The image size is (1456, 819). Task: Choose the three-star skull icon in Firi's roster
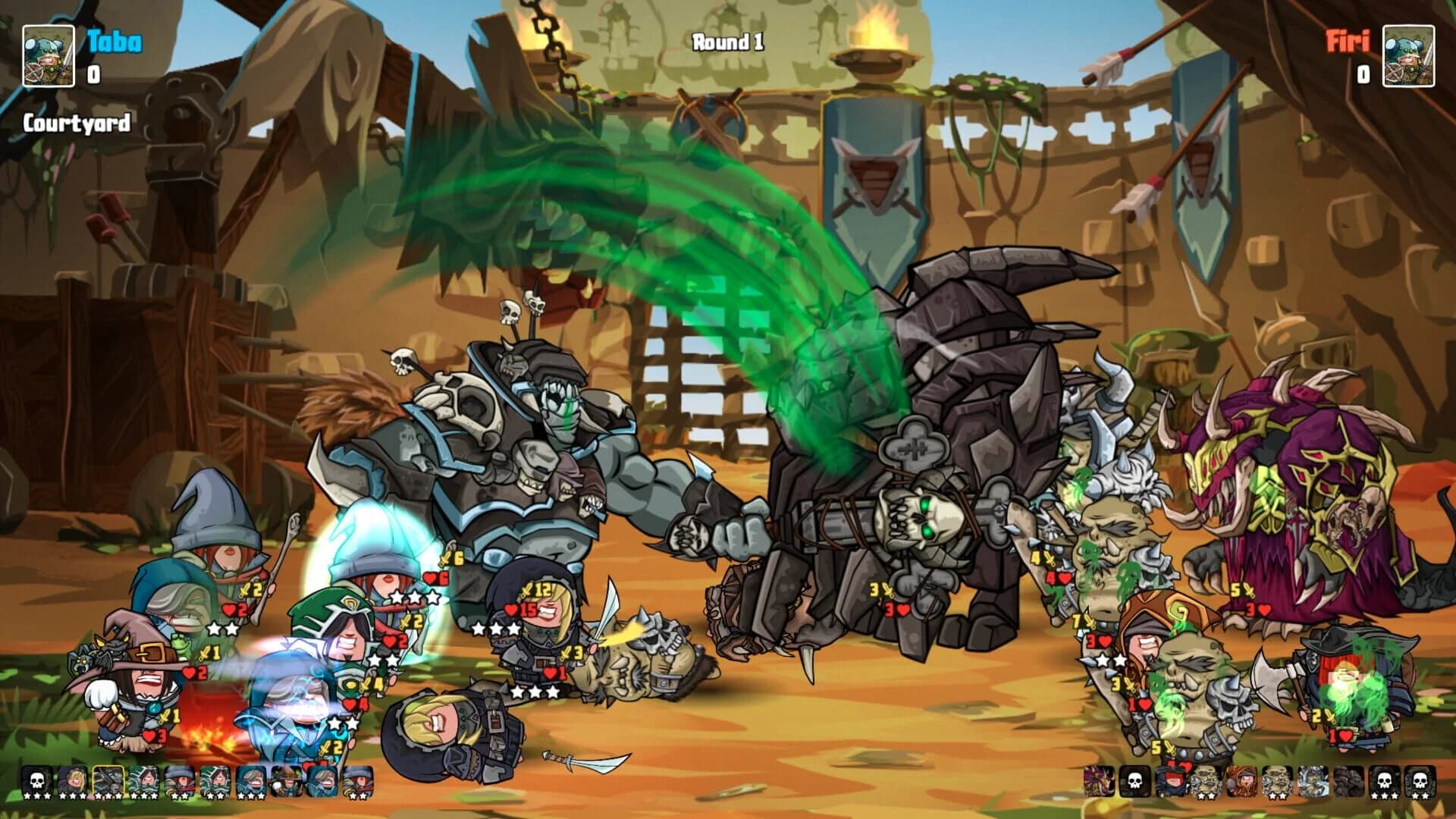[x=1384, y=781]
